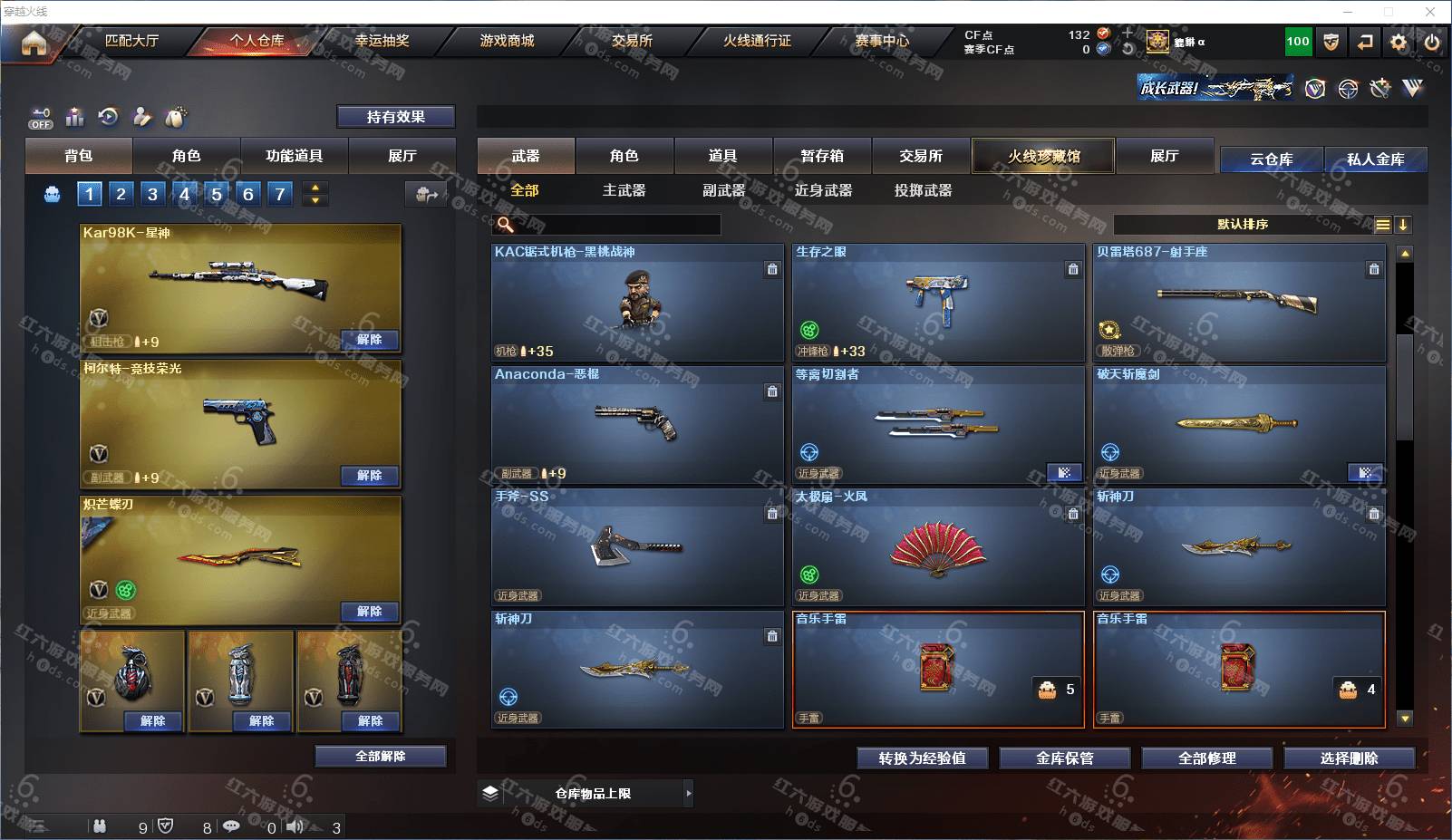Select backpack page 3
Image resolution: width=1452 pixels, height=840 pixels.
(152, 193)
